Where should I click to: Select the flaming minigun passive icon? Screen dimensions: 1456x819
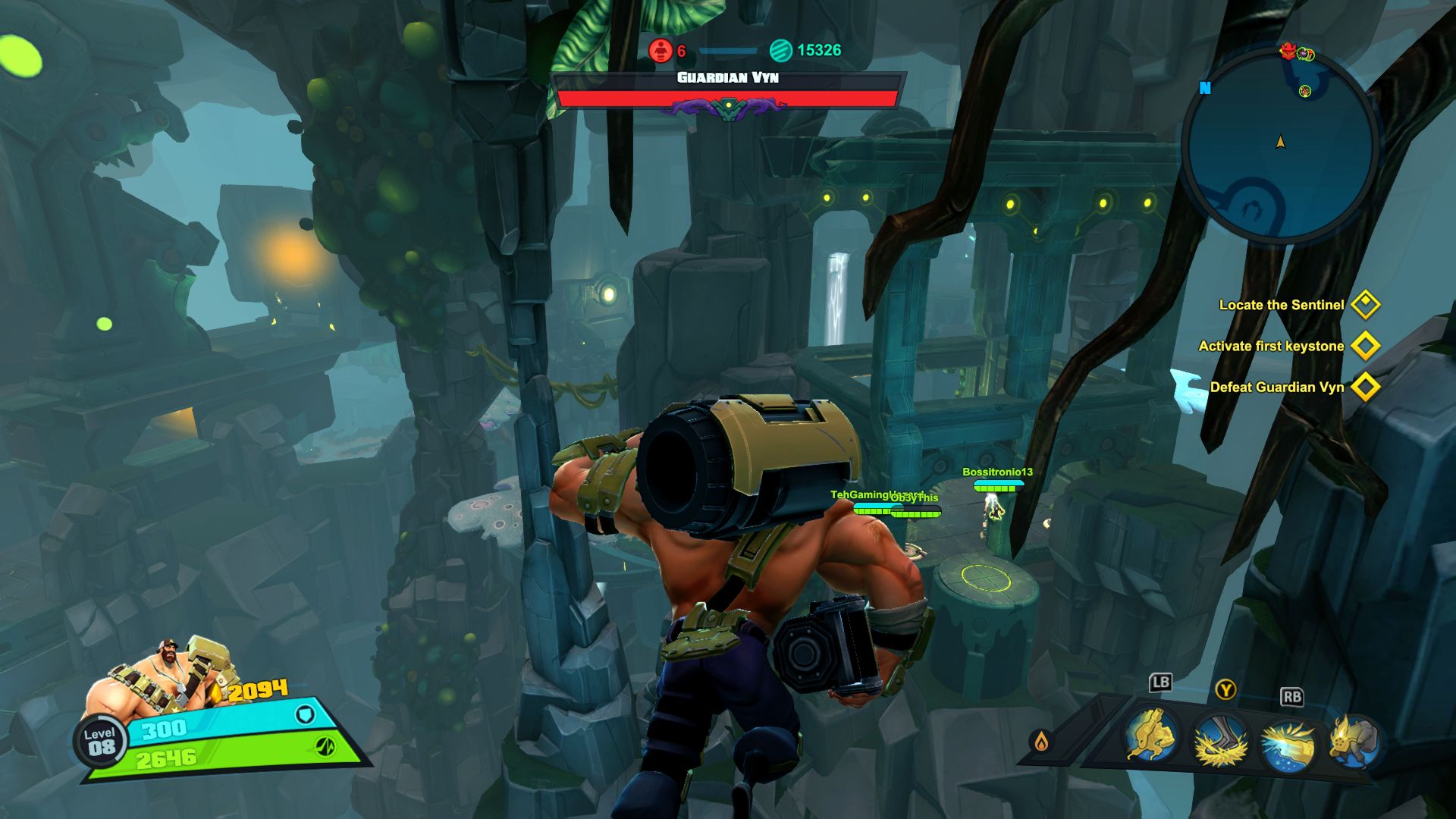click(x=1354, y=741)
